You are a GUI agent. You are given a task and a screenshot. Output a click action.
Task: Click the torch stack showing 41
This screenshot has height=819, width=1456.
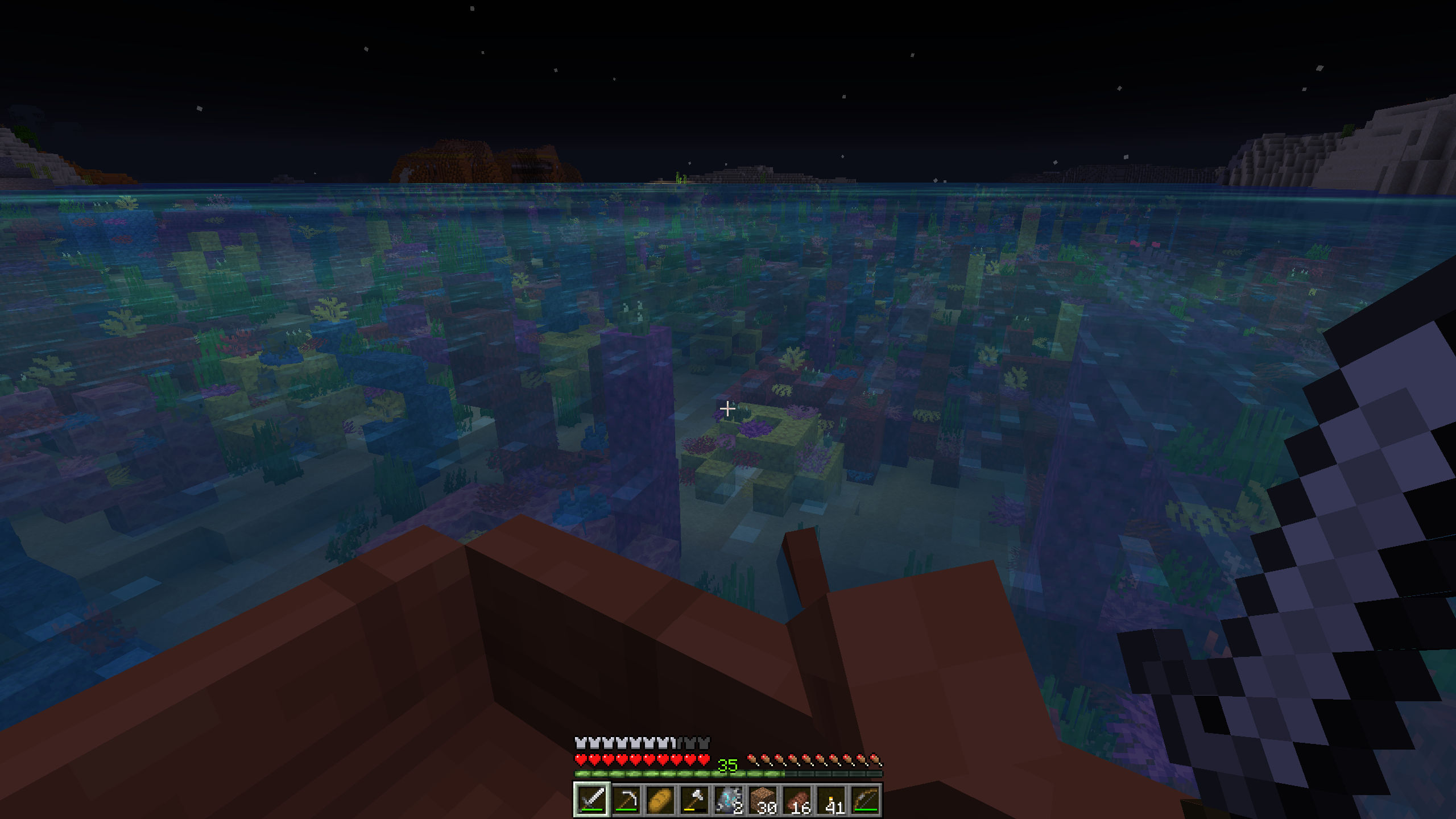tap(830, 800)
